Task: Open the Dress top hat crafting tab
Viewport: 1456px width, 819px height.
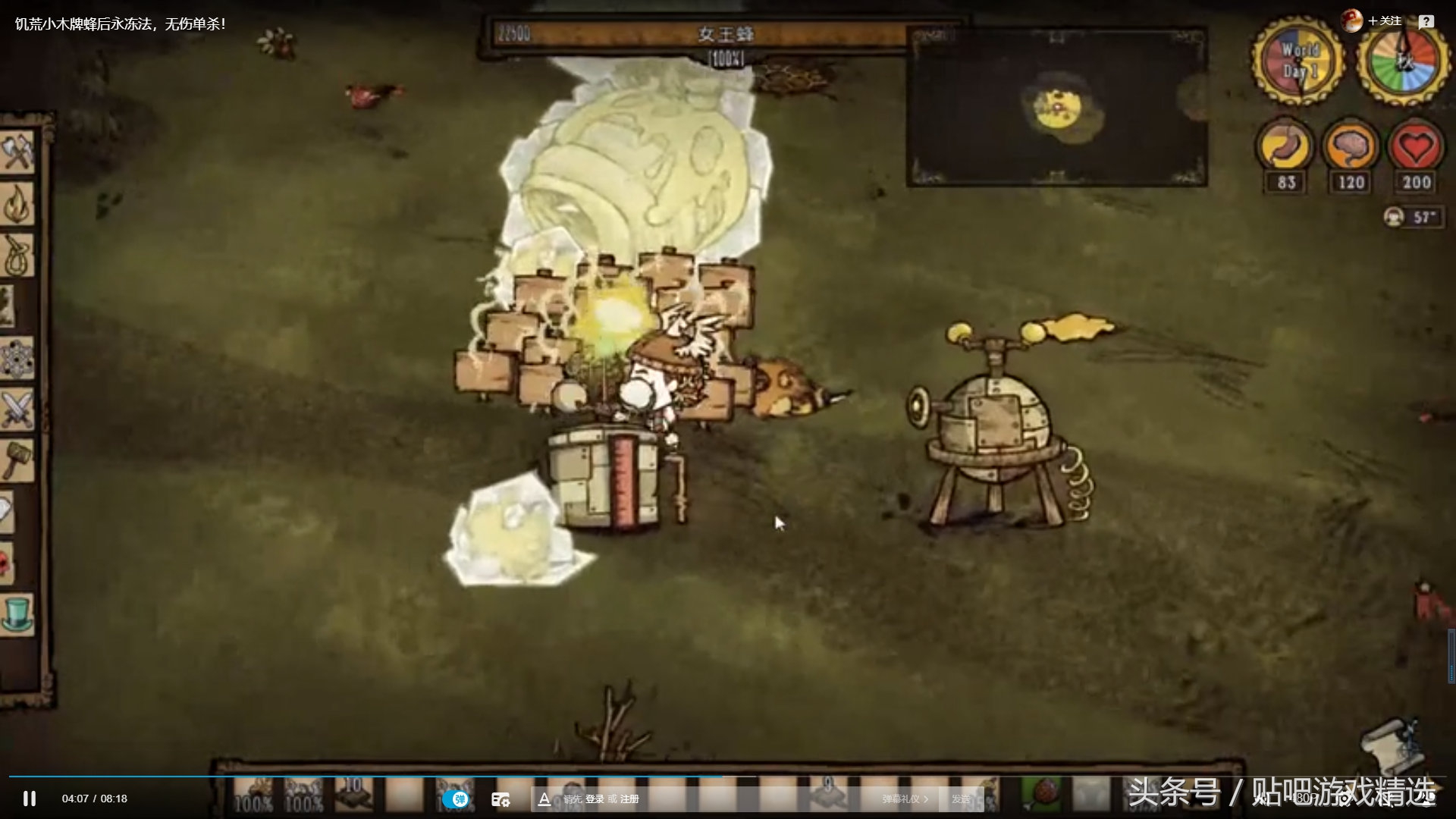Action: click(17, 614)
